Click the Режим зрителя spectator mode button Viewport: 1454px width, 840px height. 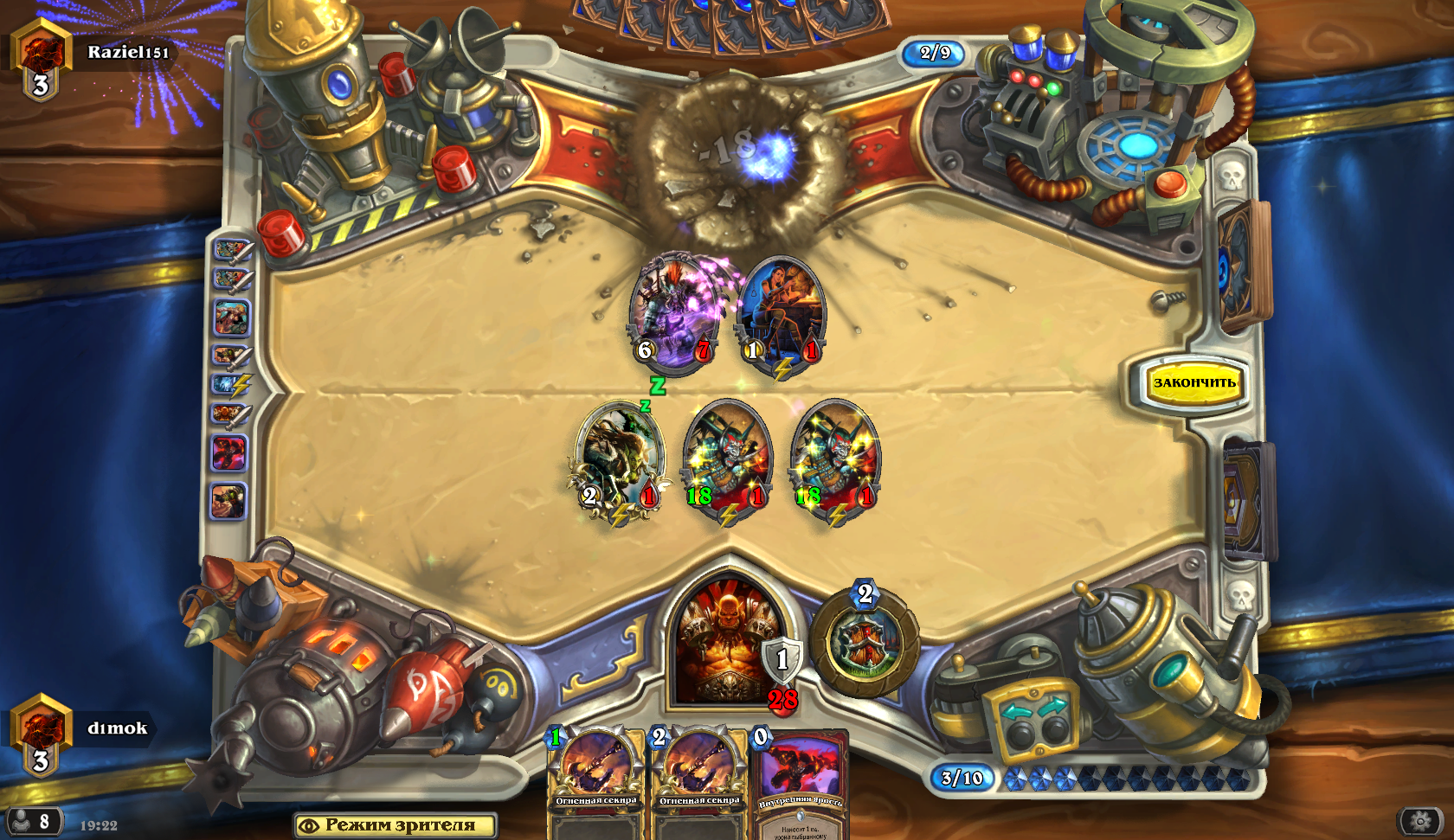(x=396, y=825)
